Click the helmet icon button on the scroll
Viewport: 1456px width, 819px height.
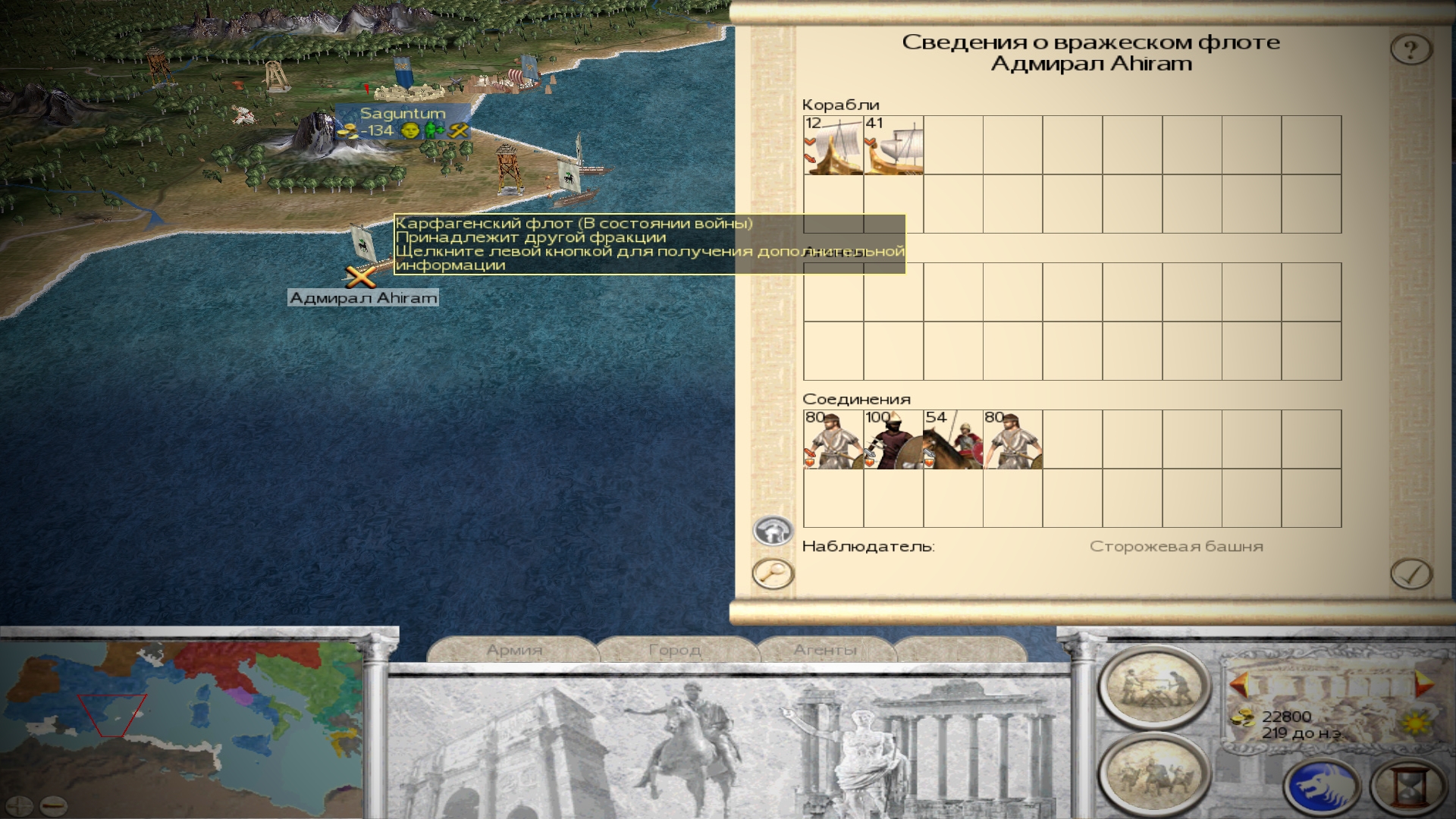click(x=773, y=531)
